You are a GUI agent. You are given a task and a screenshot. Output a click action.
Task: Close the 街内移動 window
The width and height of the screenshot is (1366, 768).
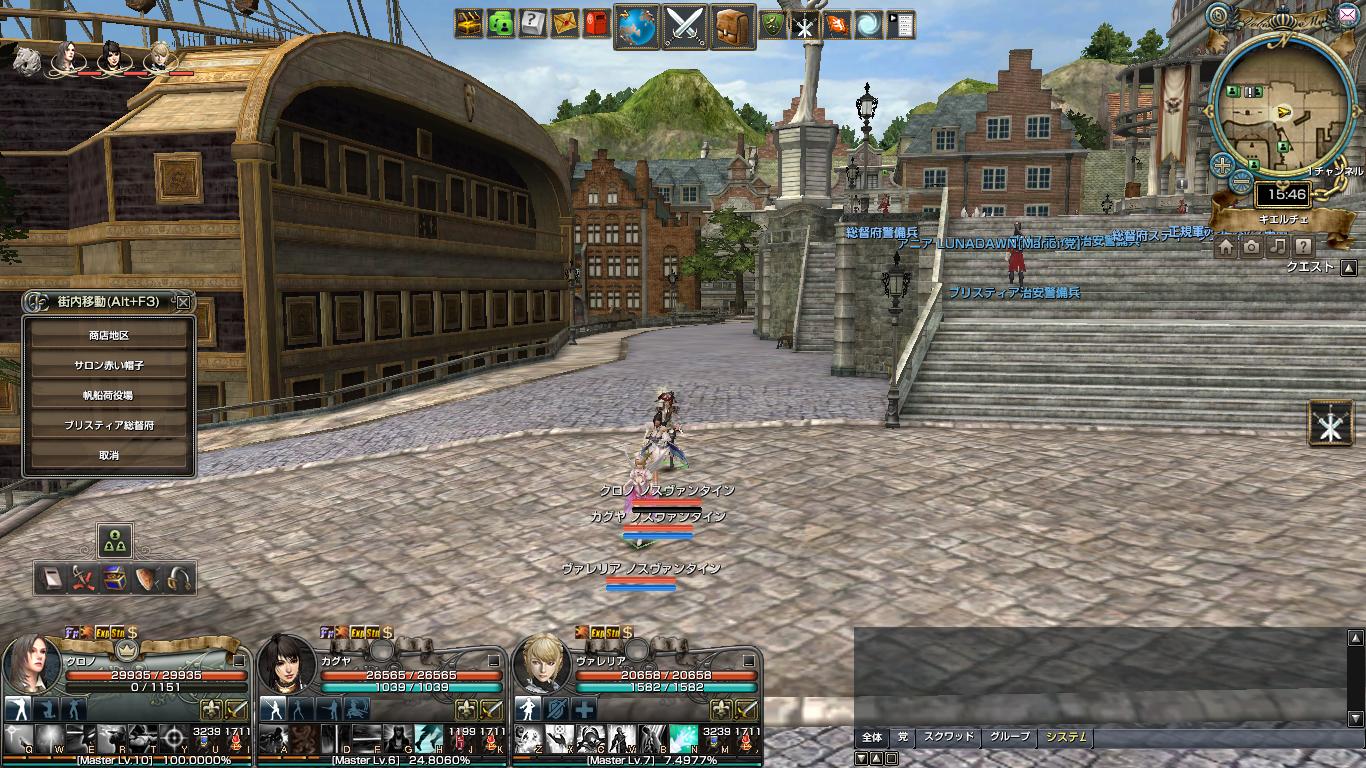coord(183,302)
